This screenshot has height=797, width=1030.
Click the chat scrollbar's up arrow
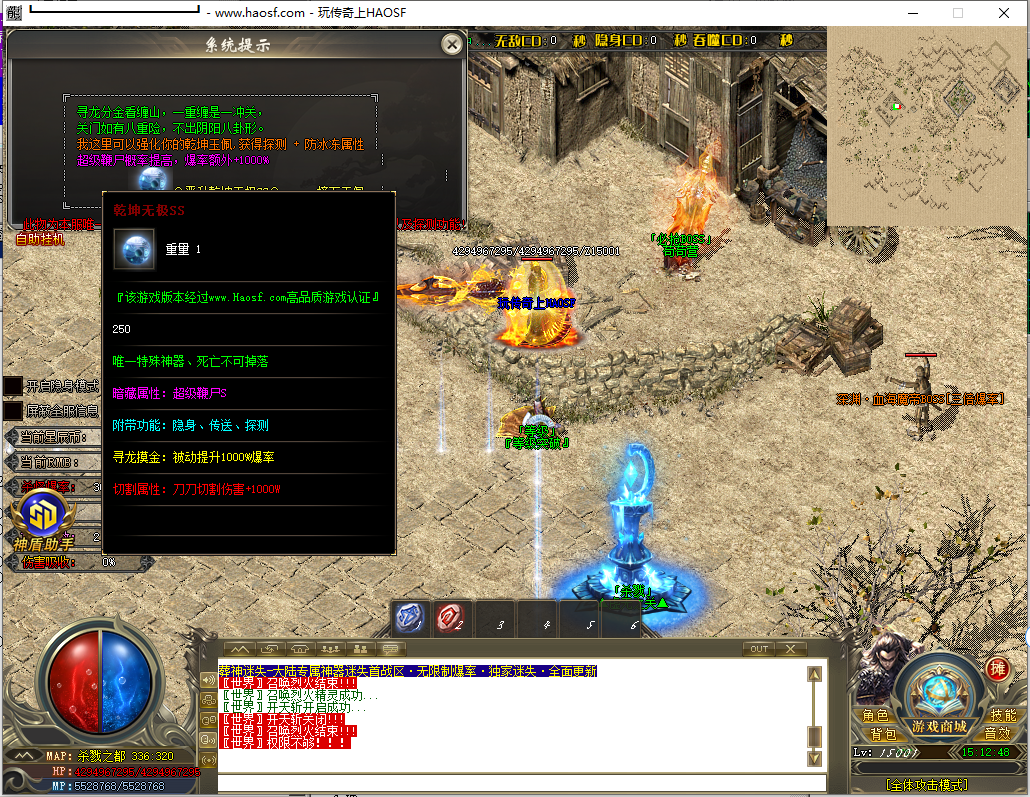click(x=814, y=675)
